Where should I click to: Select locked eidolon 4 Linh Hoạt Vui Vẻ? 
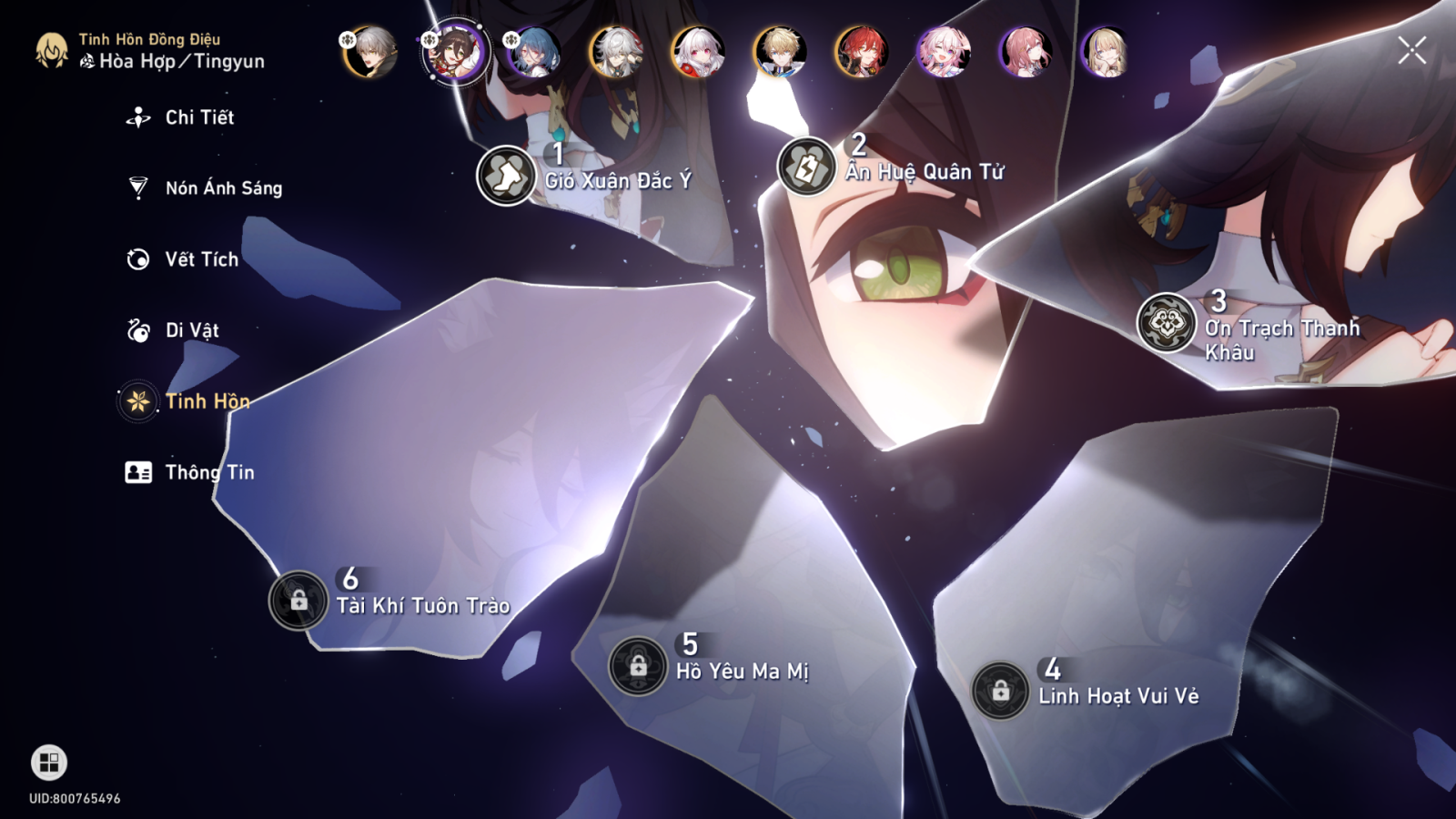pyautogui.click(x=1000, y=691)
